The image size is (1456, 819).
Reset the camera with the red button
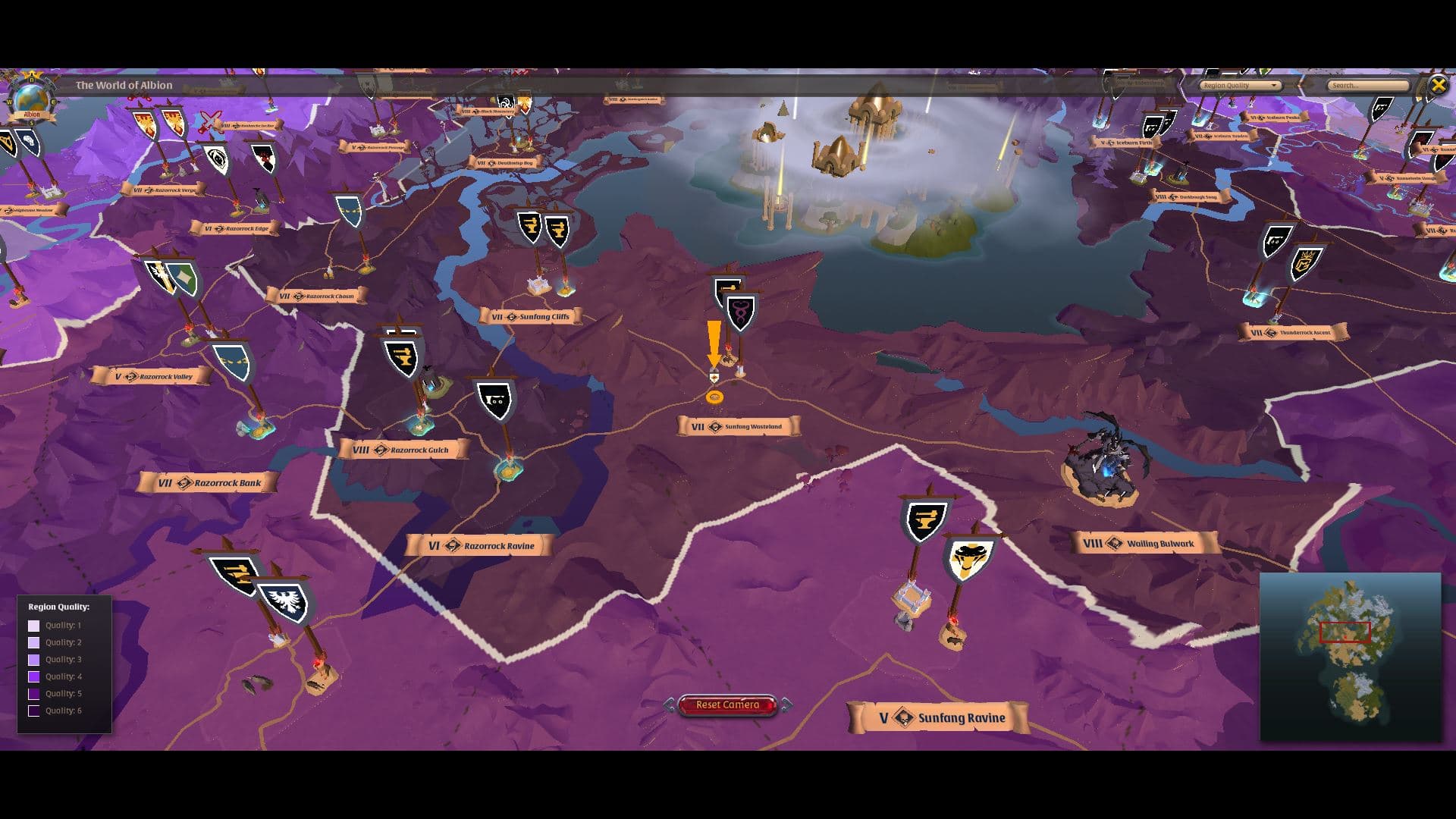pos(727,705)
